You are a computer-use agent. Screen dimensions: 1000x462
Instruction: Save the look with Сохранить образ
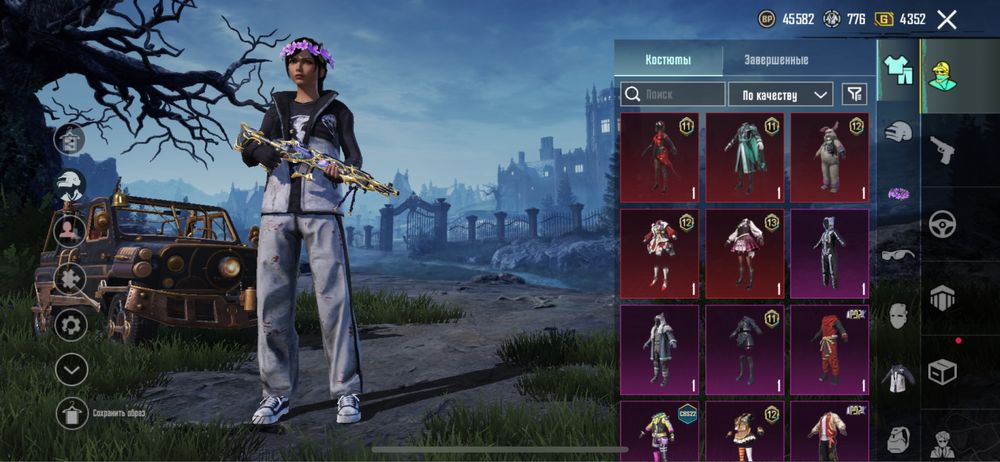click(72, 413)
